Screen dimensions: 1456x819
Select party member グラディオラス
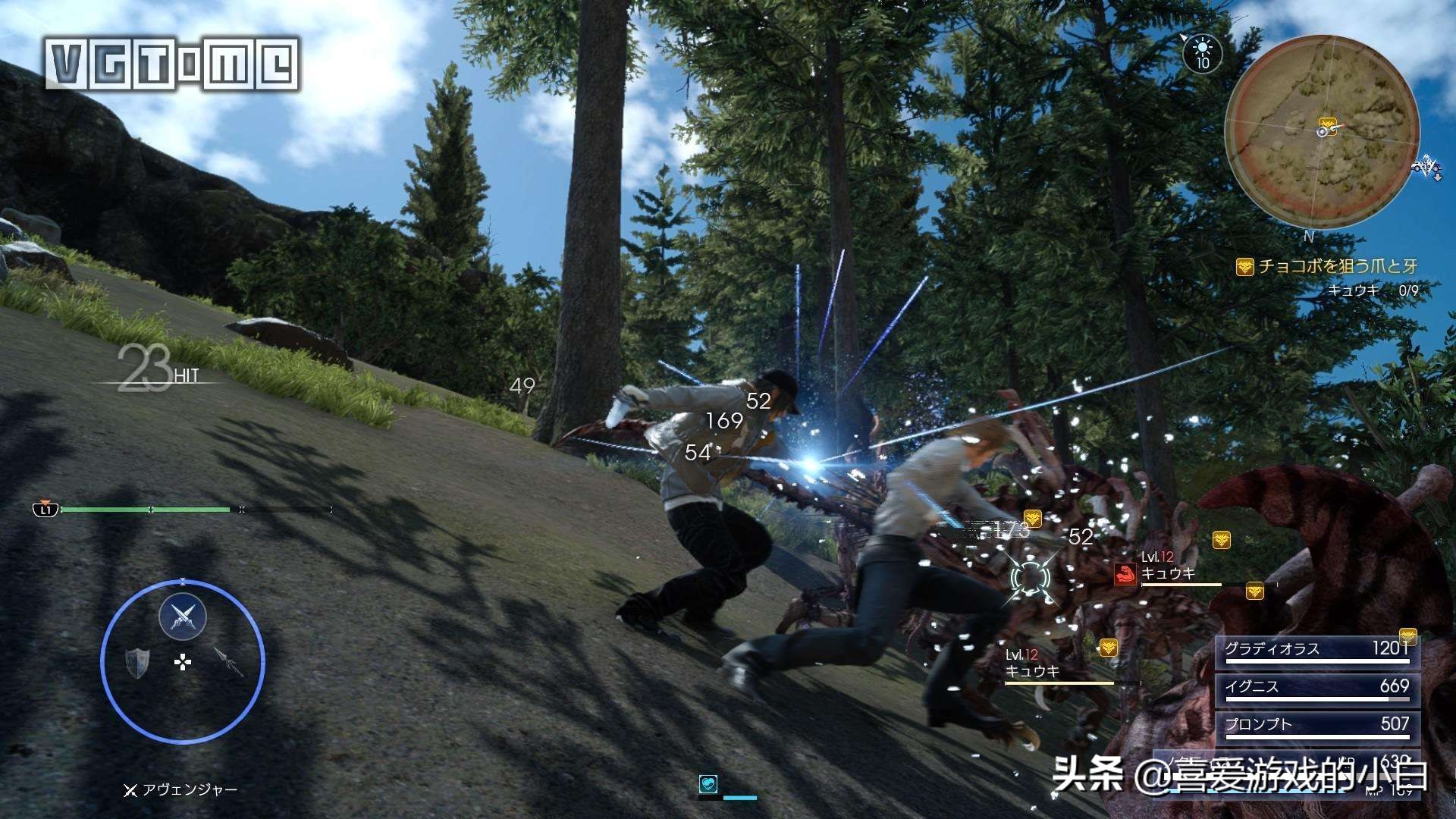[x=1316, y=649]
